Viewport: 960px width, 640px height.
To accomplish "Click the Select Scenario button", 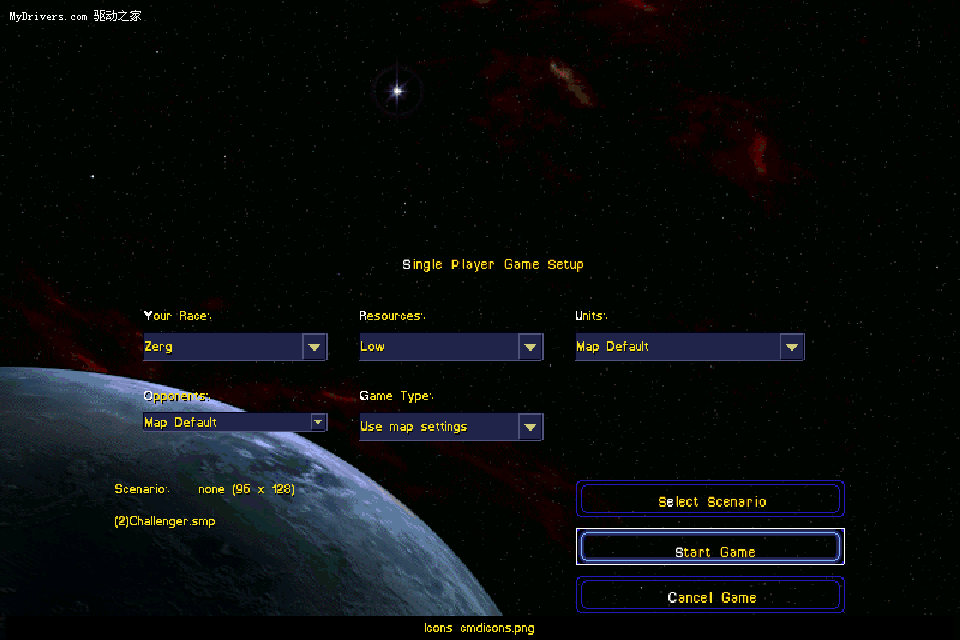I will tap(711, 501).
